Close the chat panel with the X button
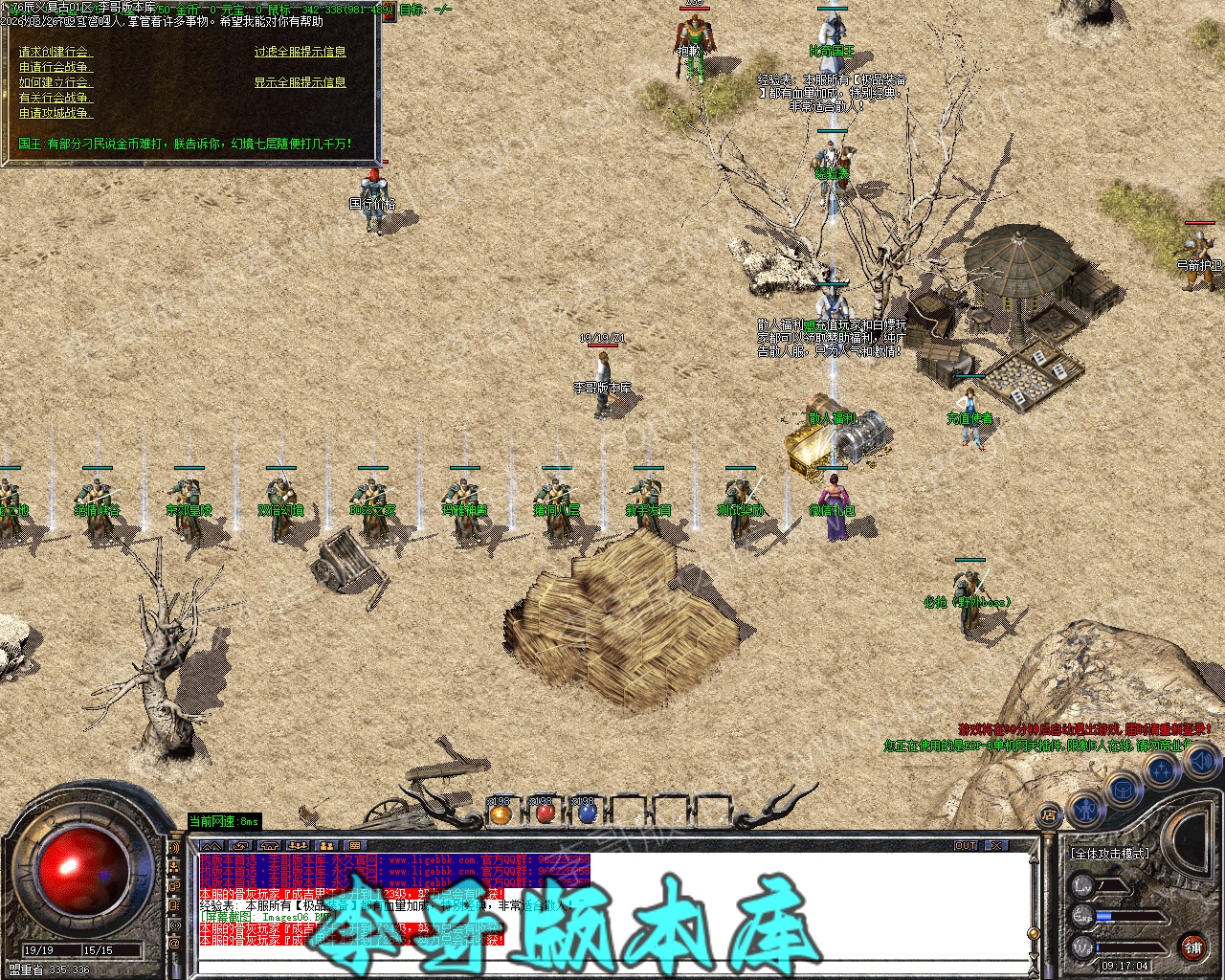 pos(996,846)
